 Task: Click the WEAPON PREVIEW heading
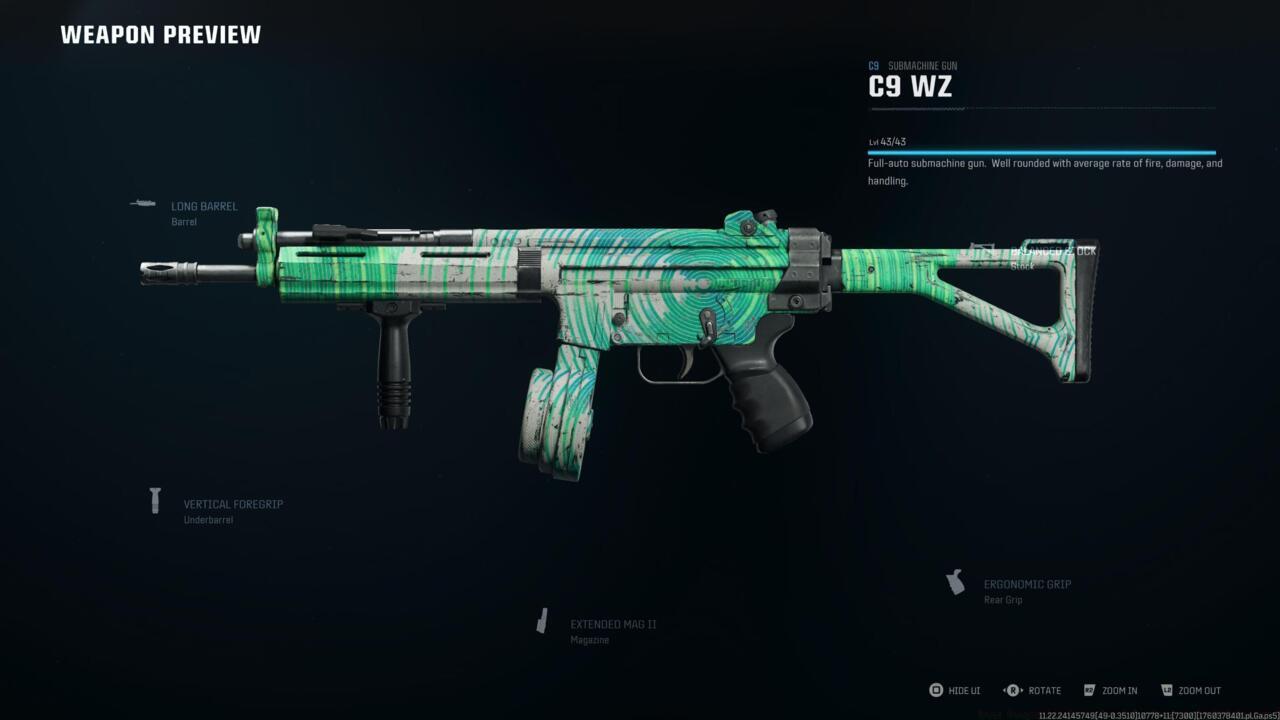tap(160, 34)
